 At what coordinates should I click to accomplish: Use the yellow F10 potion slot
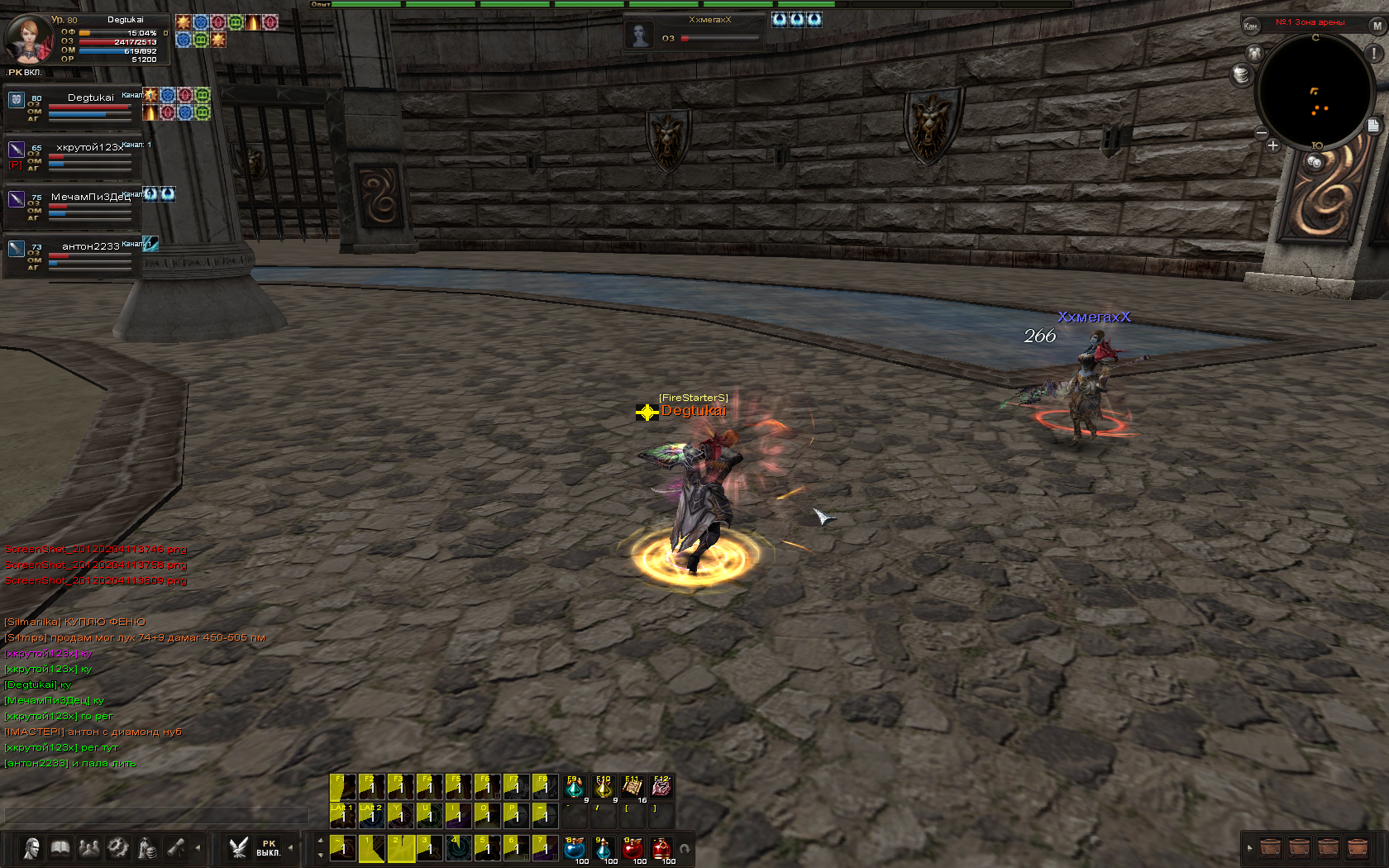pyautogui.click(x=604, y=787)
